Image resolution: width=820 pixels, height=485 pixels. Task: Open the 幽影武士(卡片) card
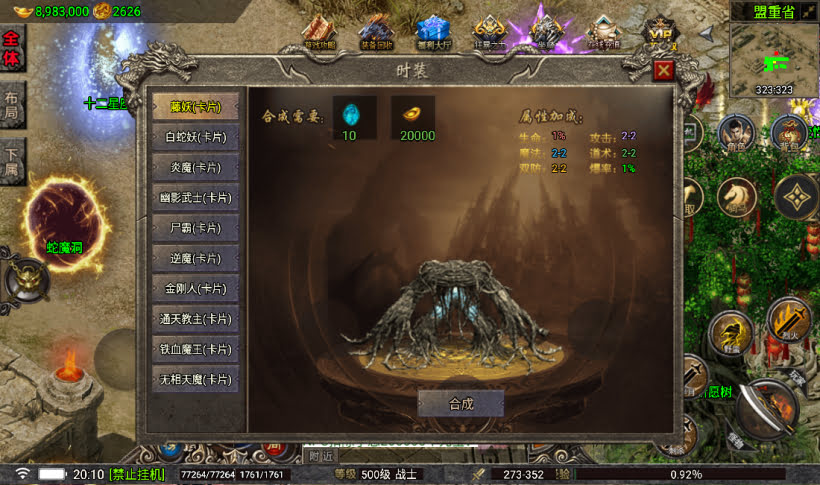point(195,197)
